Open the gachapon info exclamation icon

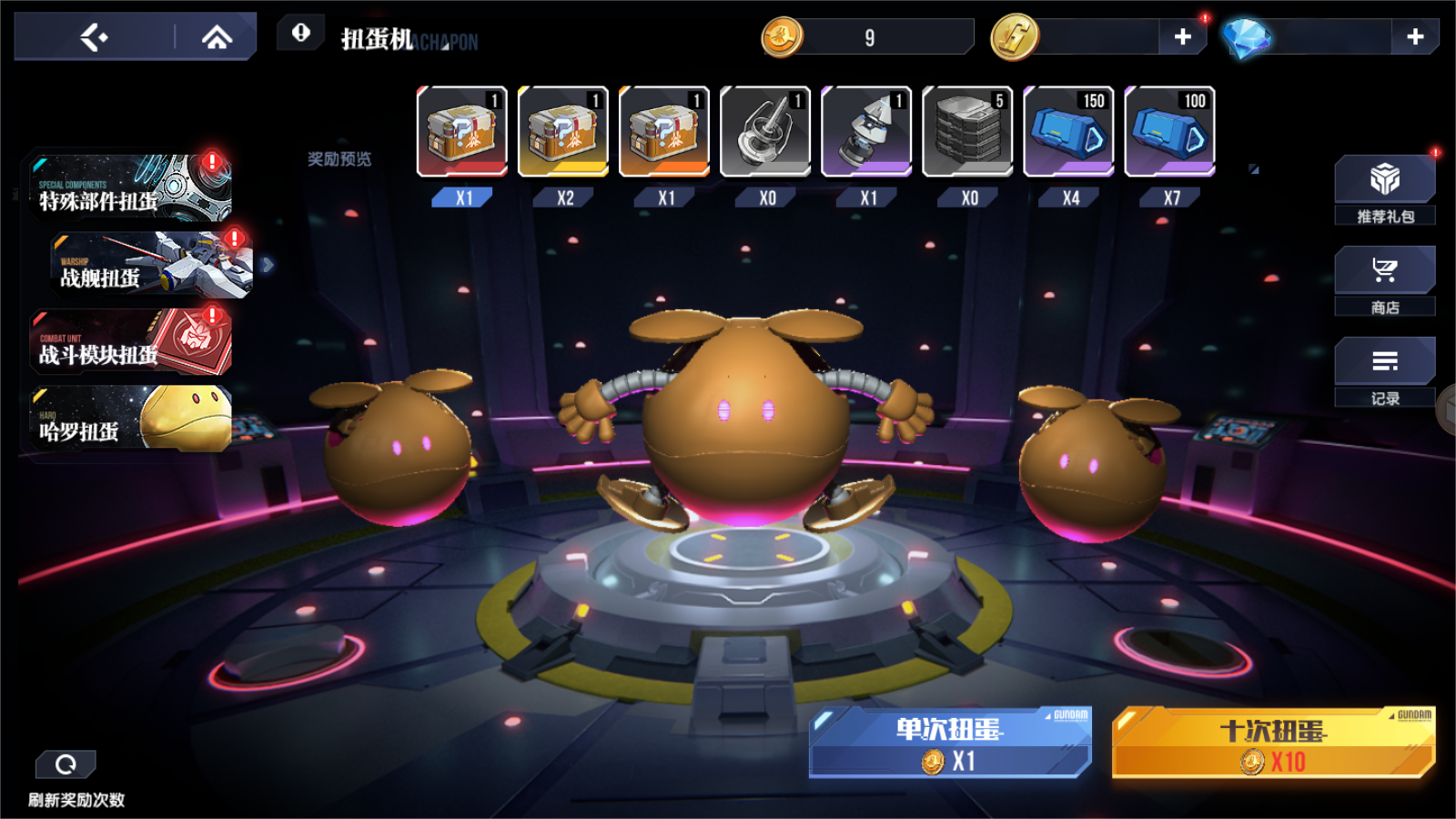coord(301,34)
